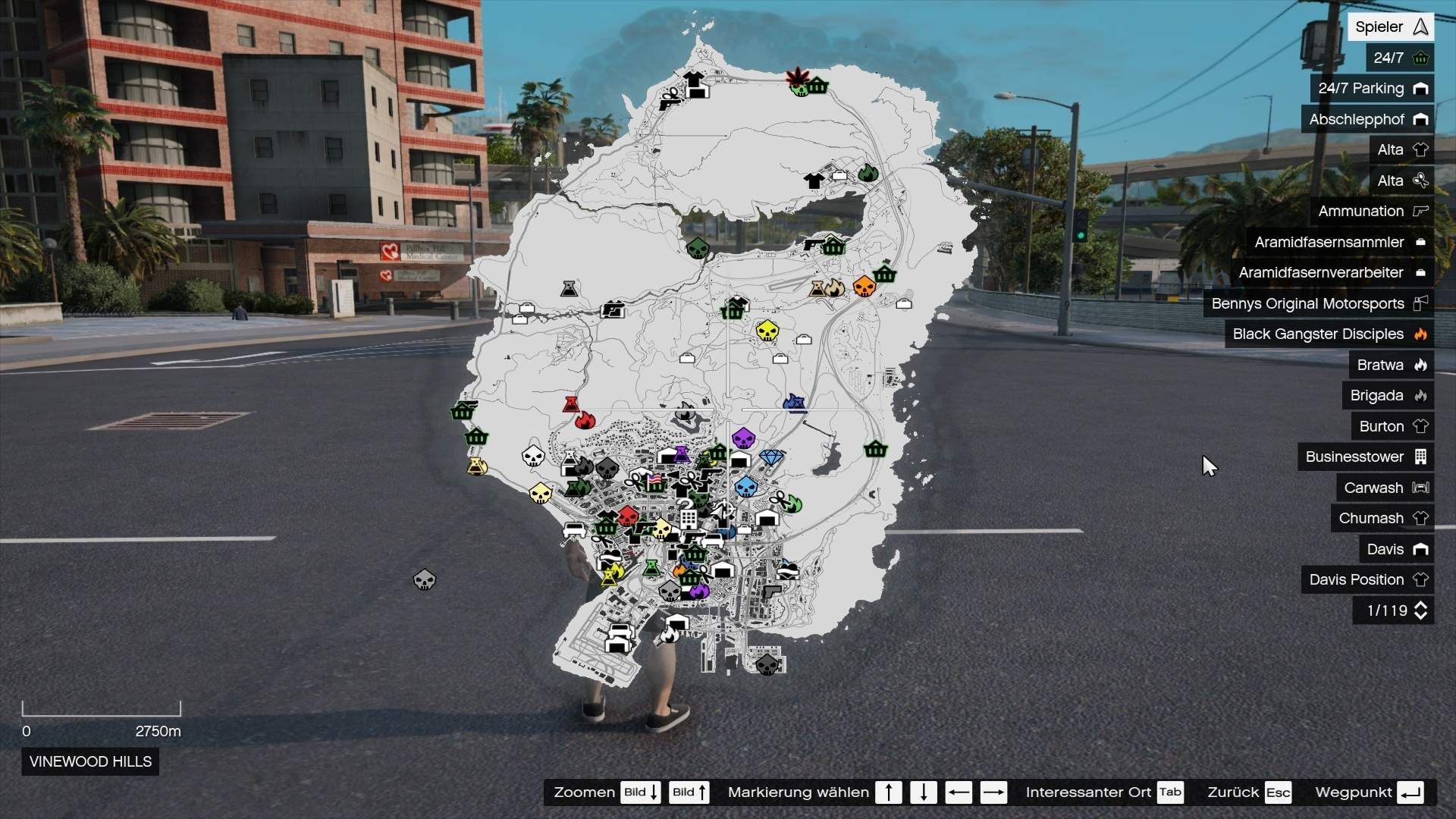
Task: Select the Spieler legend entry
Action: click(1391, 27)
